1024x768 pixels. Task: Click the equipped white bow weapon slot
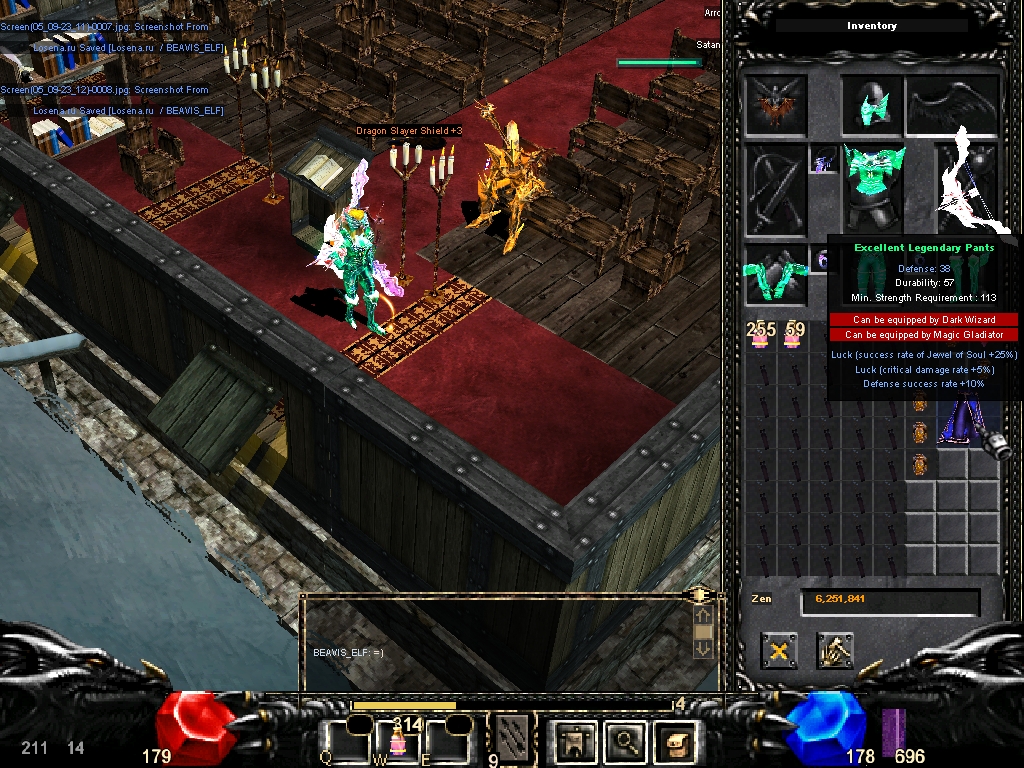(967, 187)
